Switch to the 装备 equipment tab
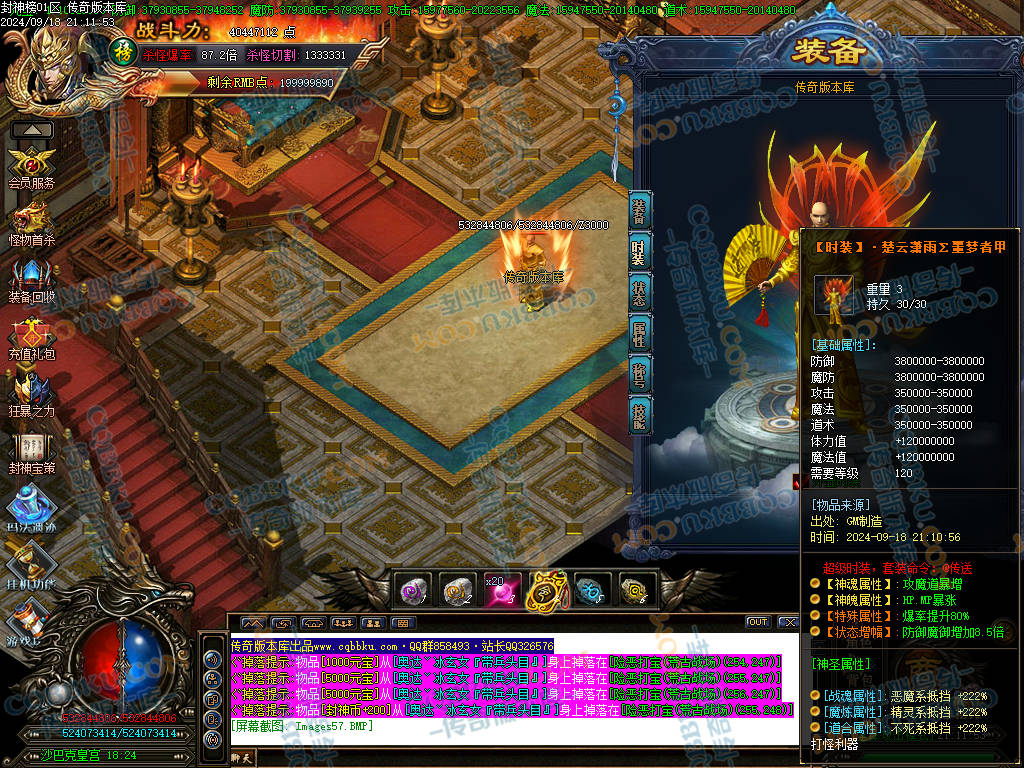 tap(640, 211)
